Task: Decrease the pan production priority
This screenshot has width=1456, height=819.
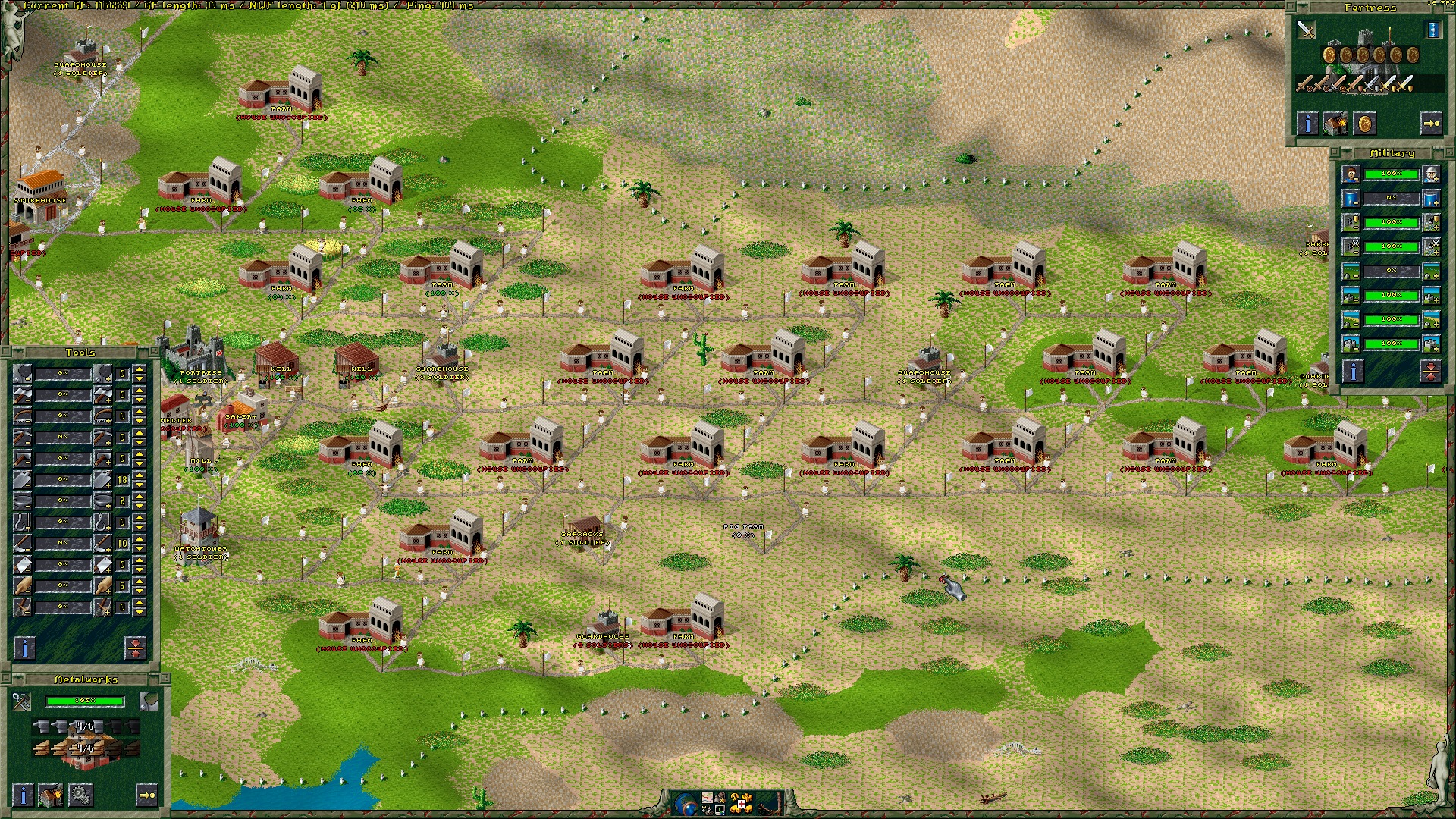Action: click(x=23, y=500)
